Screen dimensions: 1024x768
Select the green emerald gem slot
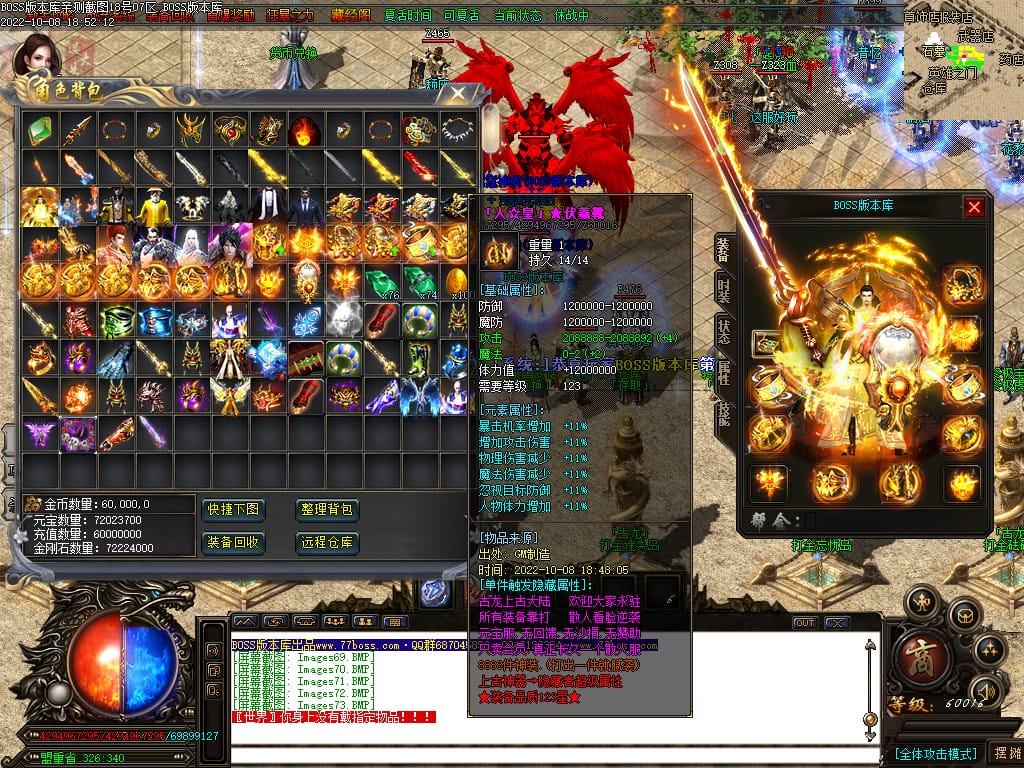(39, 130)
